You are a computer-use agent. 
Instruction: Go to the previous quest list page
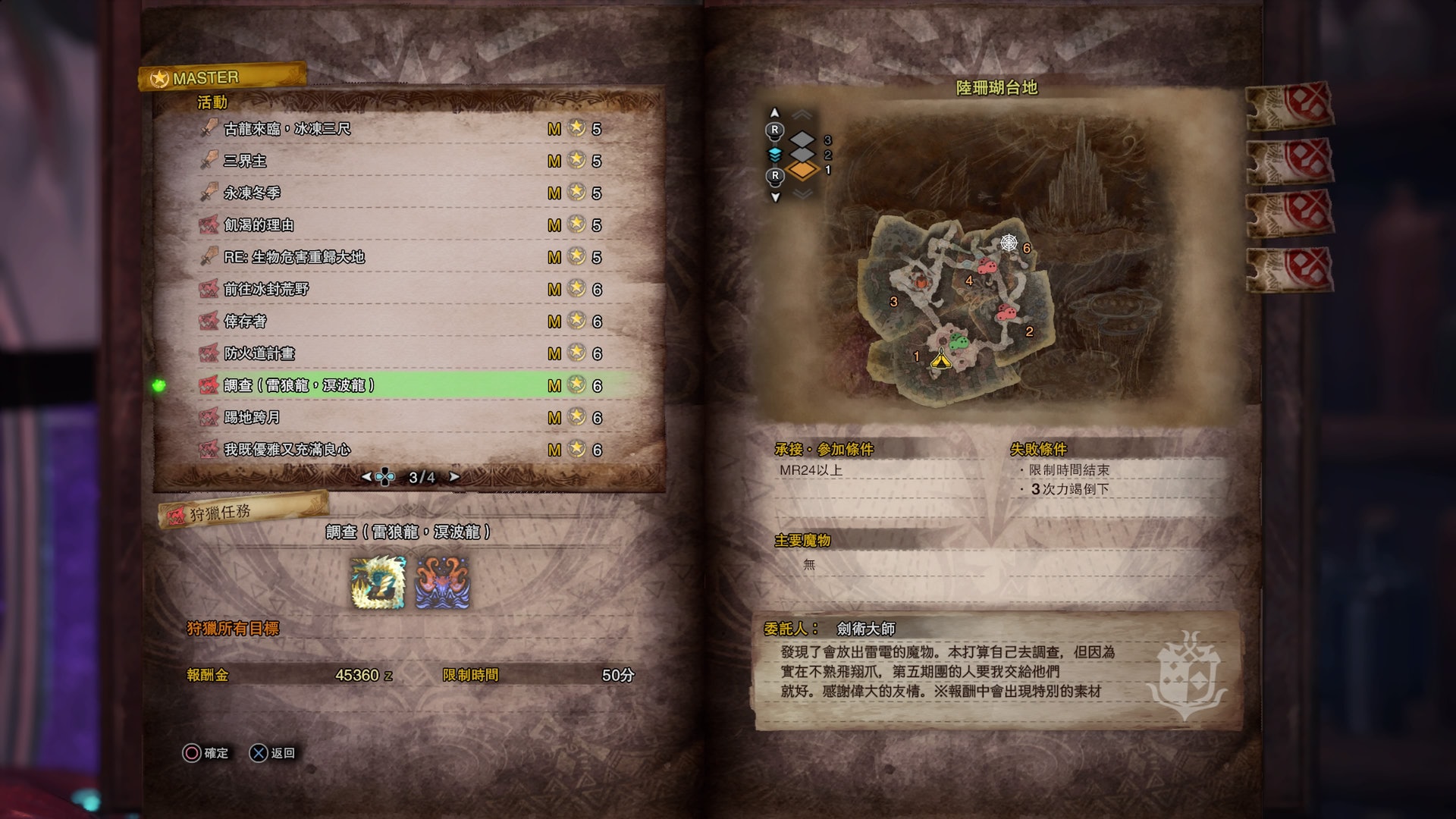[366, 477]
